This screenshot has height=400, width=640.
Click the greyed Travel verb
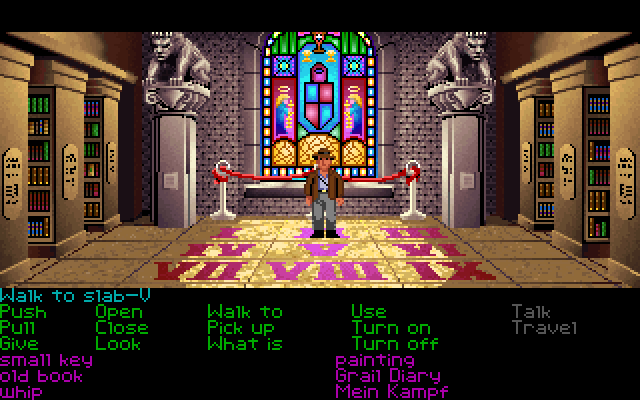click(544, 328)
